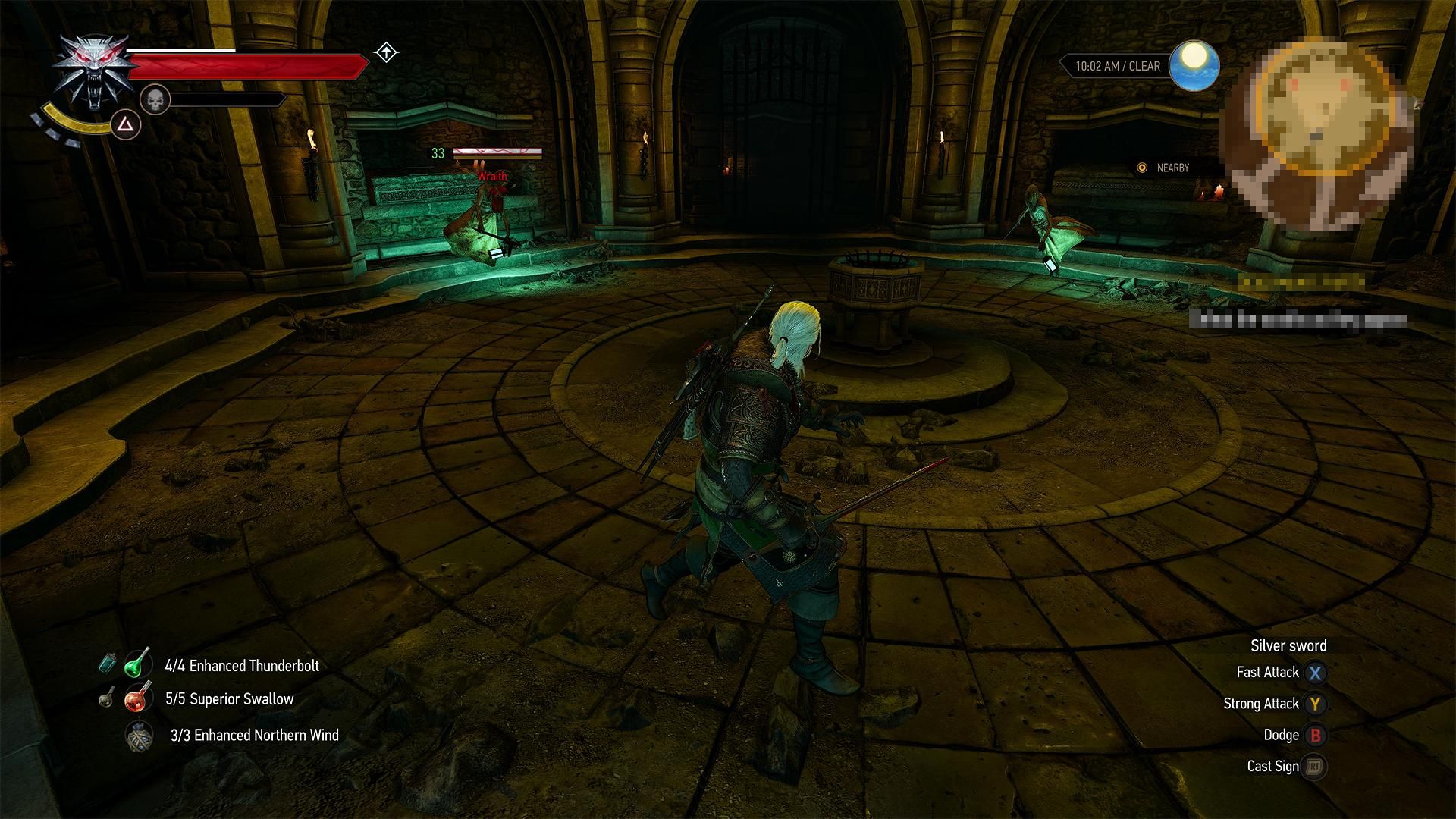Click the Wraith name label
Viewport: 1456px width, 819px height.
494,176
